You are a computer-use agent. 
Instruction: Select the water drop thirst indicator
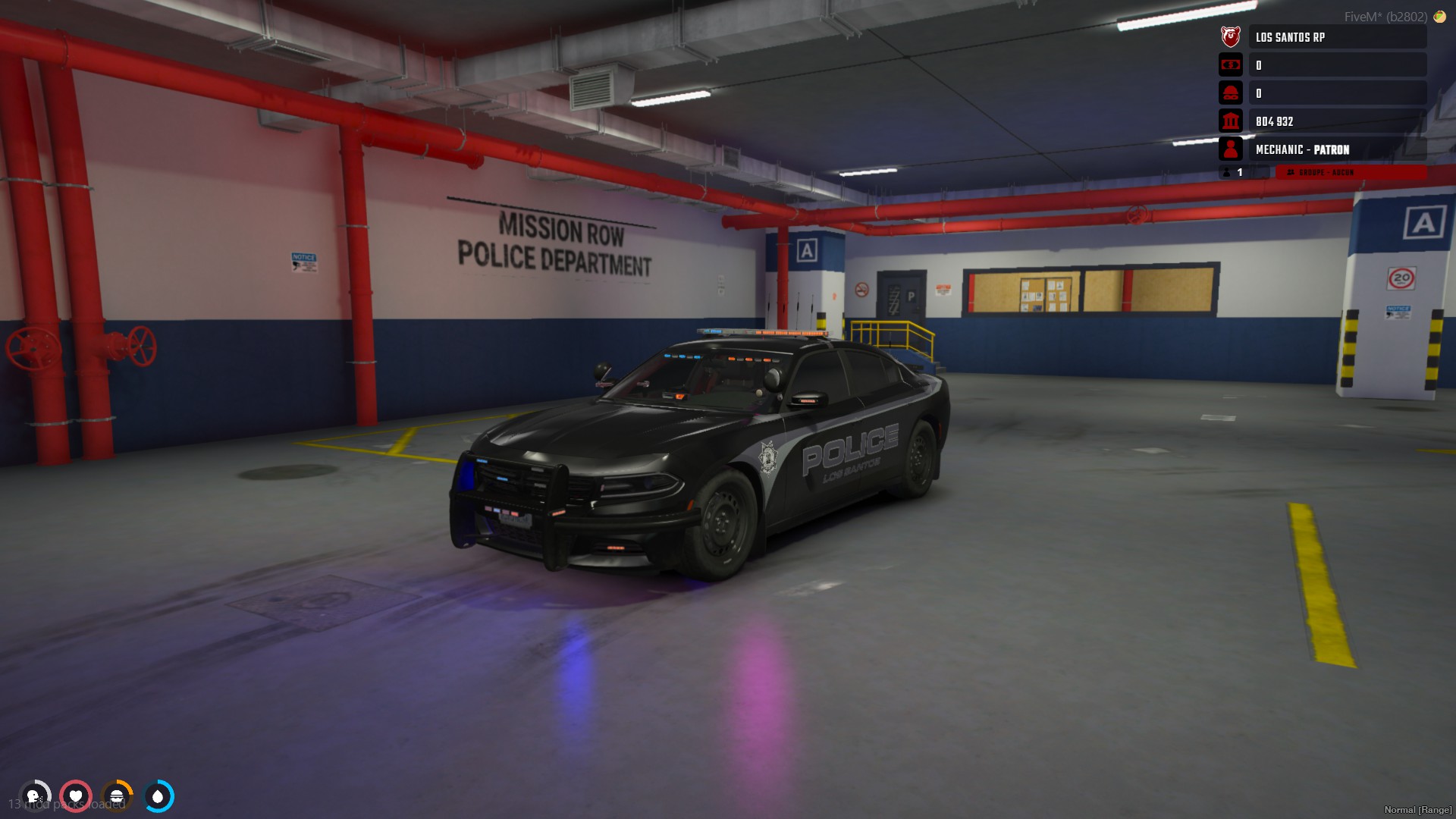(x=158, y=796)
